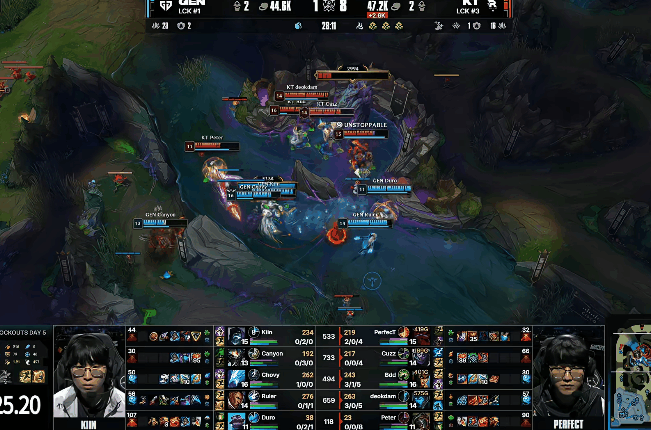Select Kiin's row in the scoreboard
This screenshot has height=430, width=651.
[266, 332]
